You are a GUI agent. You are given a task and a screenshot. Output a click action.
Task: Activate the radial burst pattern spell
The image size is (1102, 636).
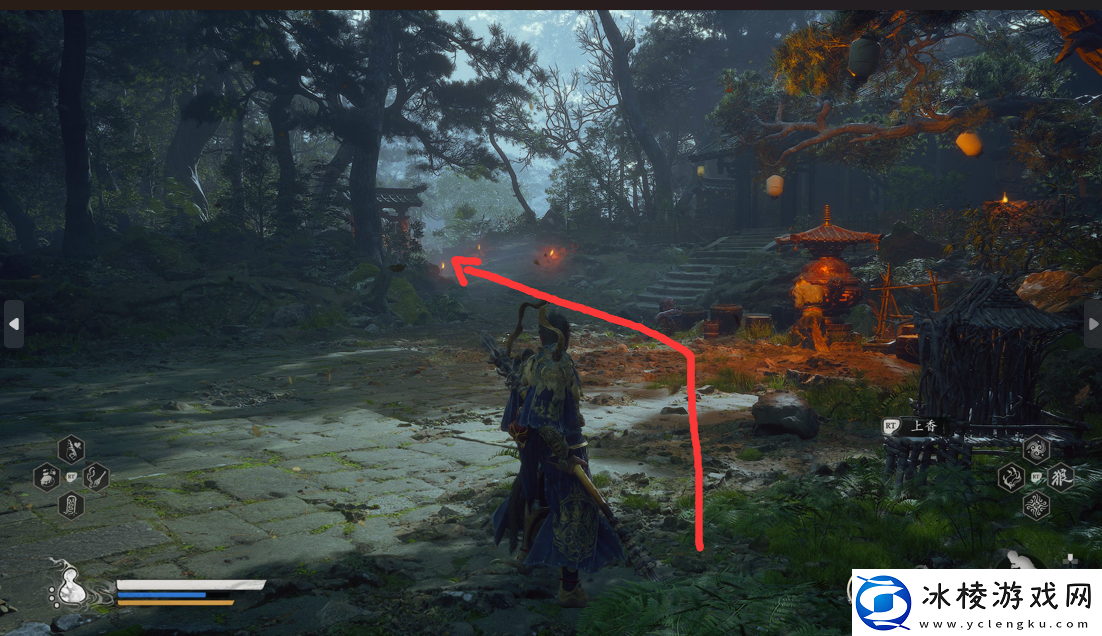(1036, 505)
